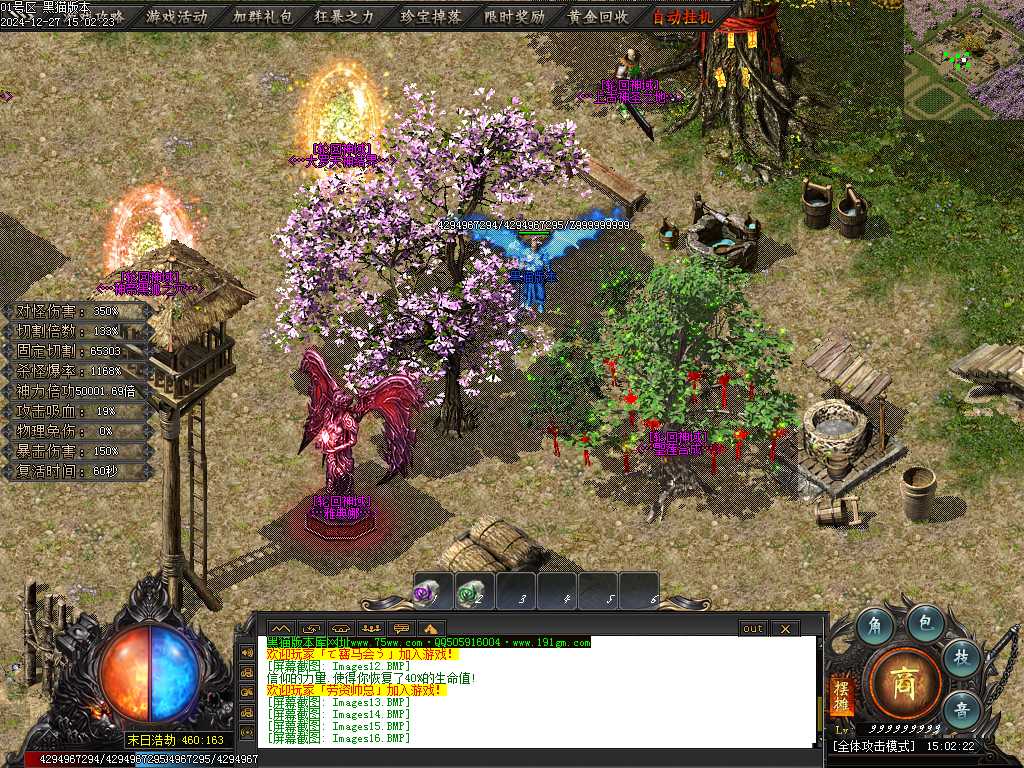
Task: Click the minimap in the corner
Action: tap(964, 58)
